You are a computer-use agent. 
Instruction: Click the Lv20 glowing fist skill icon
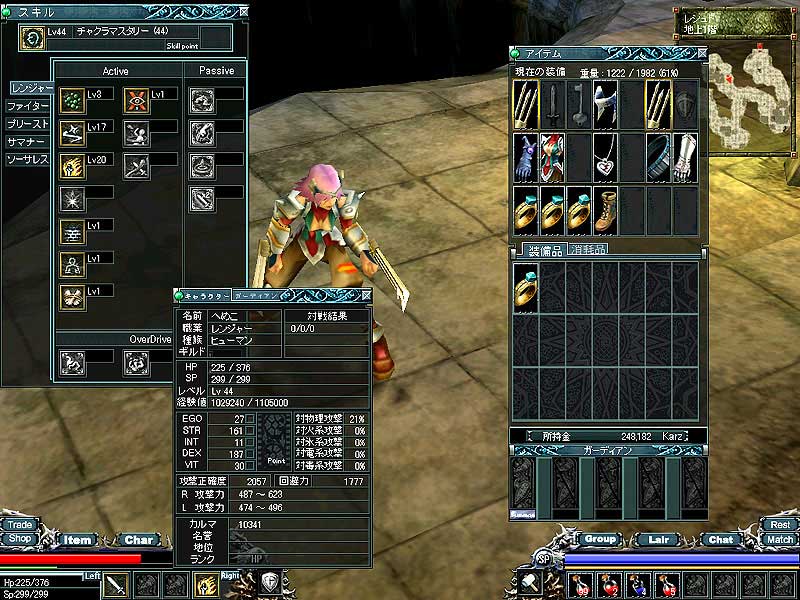point(72,166)
